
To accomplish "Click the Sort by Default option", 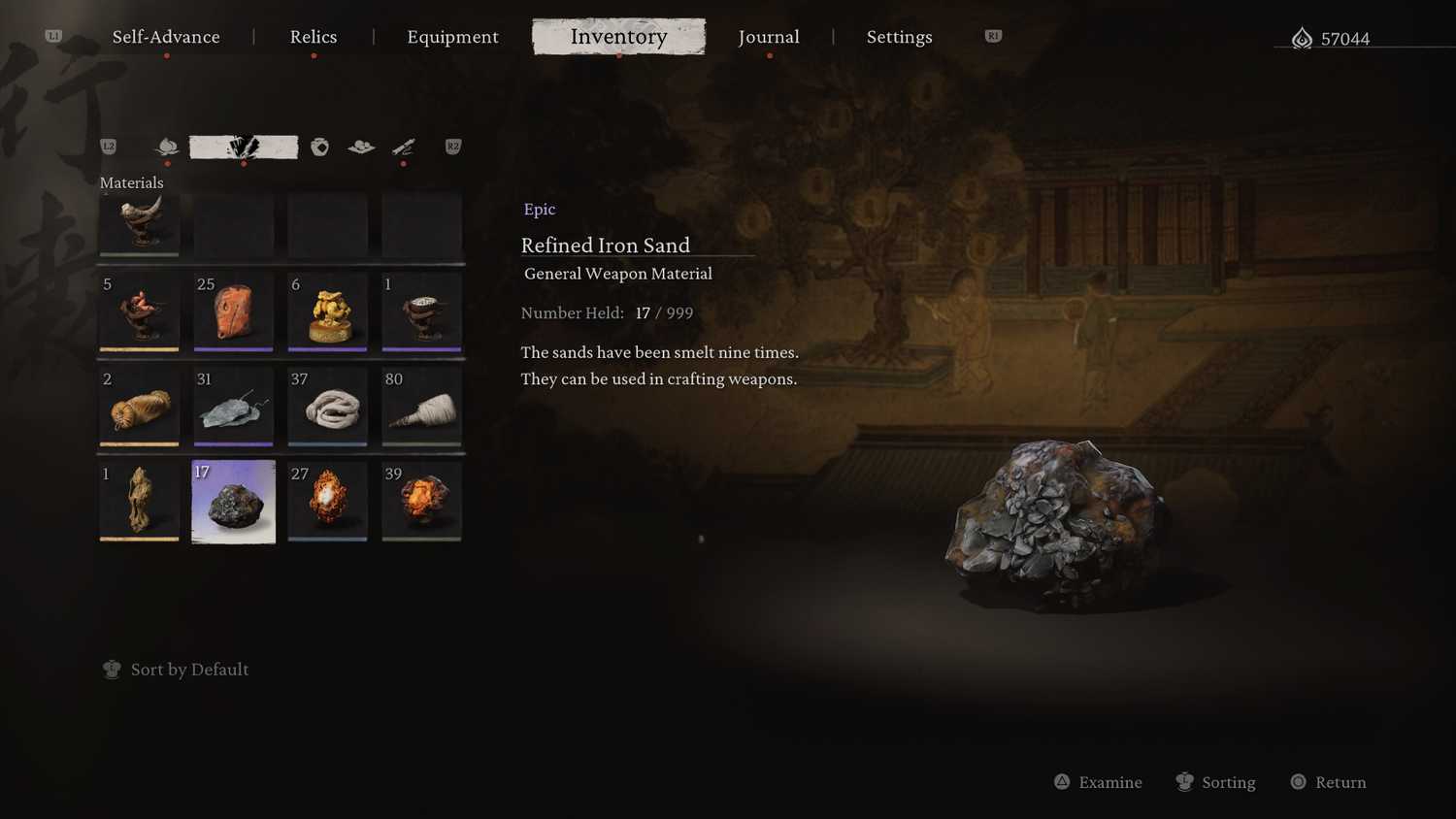I will point(189,670).
